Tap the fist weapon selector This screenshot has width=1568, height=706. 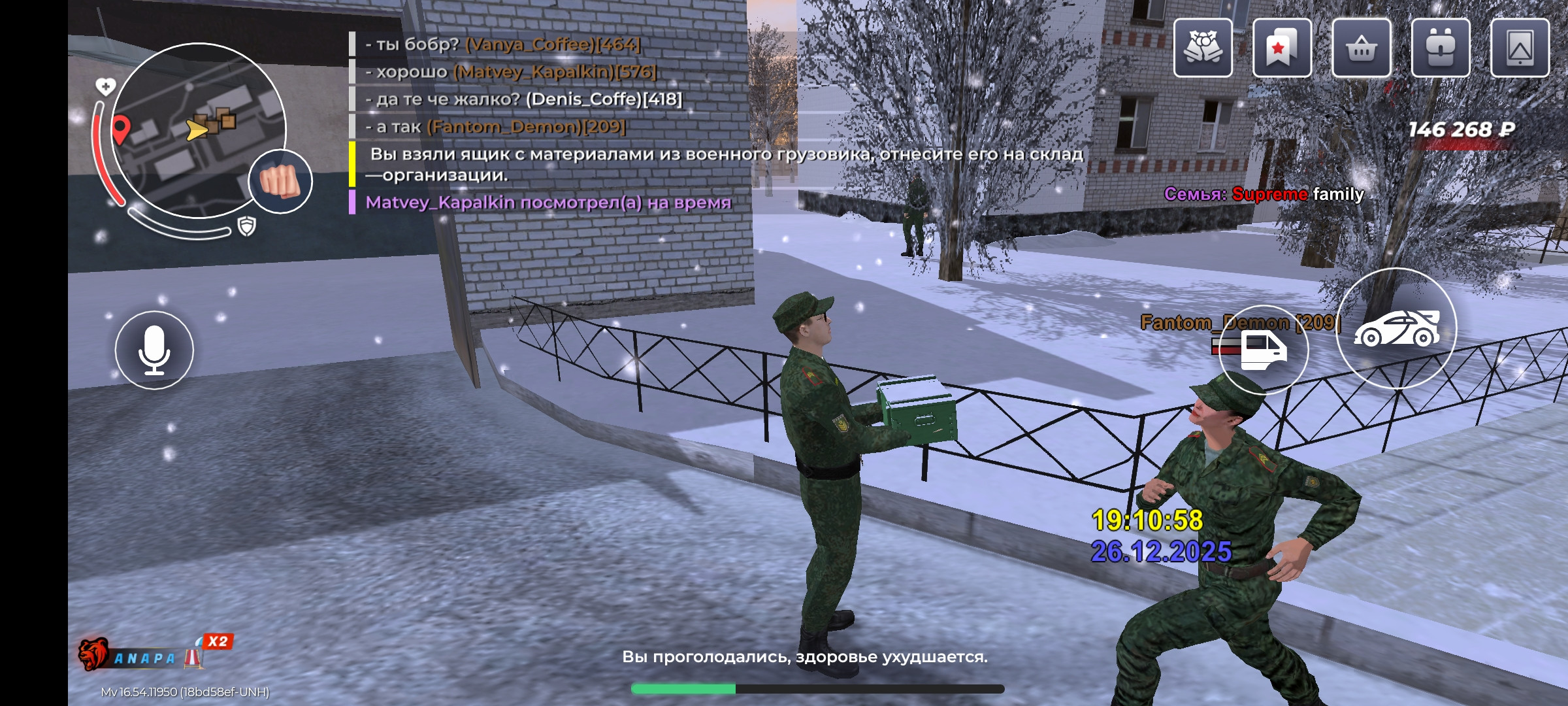pyautogui.click(x=280, y=182)
